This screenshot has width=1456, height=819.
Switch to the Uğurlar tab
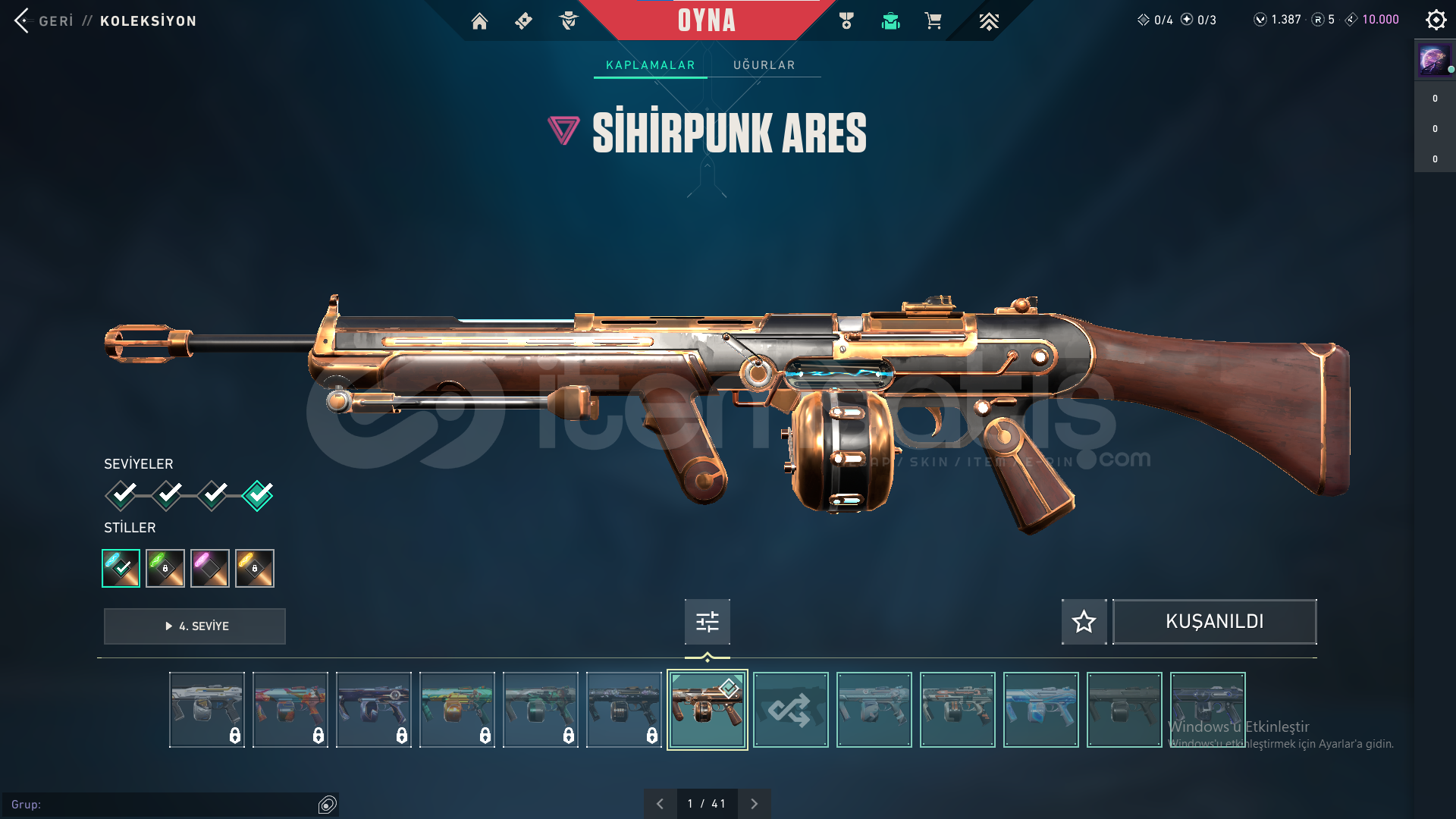[764, 65]
